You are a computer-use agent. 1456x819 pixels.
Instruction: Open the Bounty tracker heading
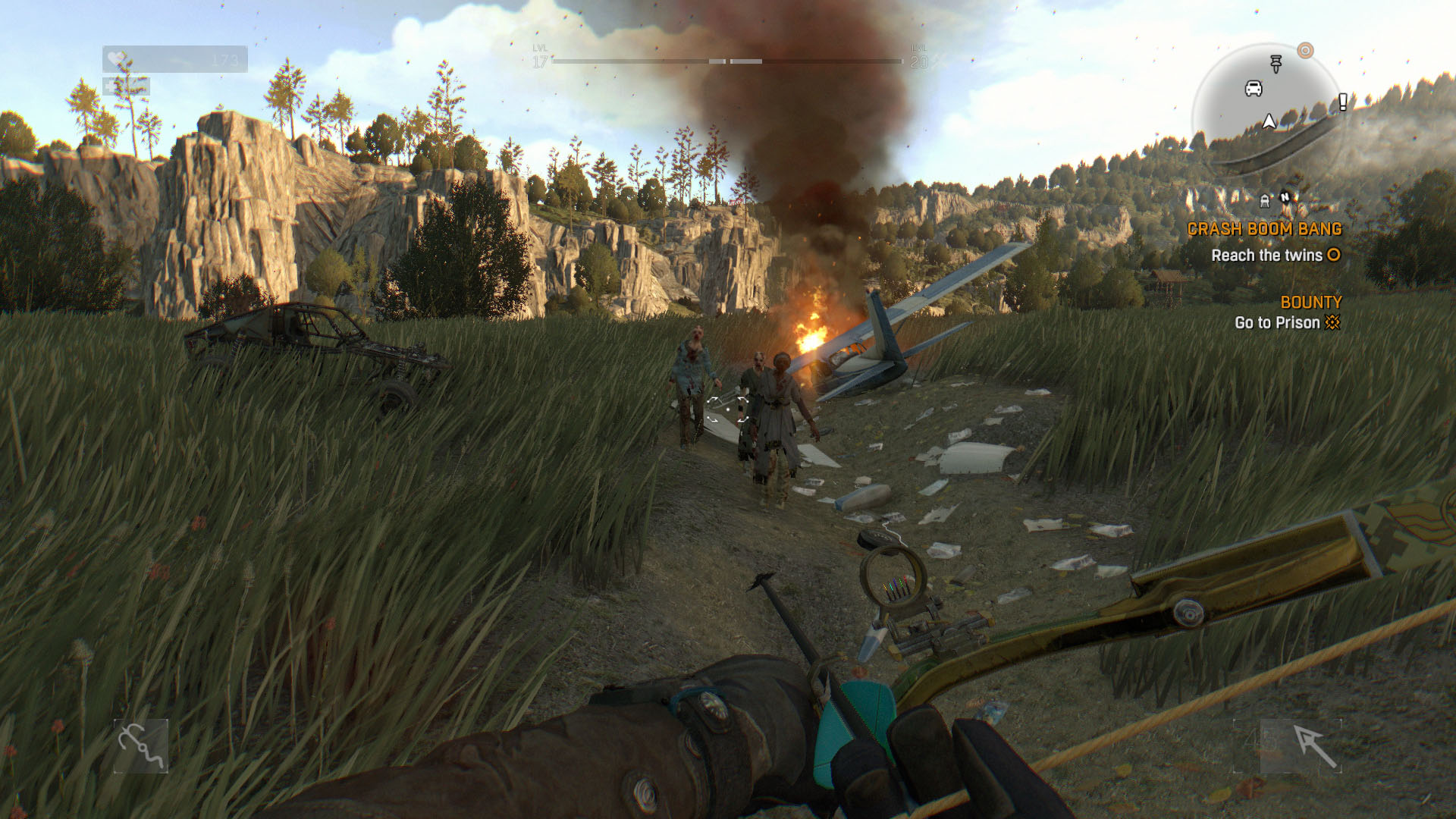[1311, 303]
